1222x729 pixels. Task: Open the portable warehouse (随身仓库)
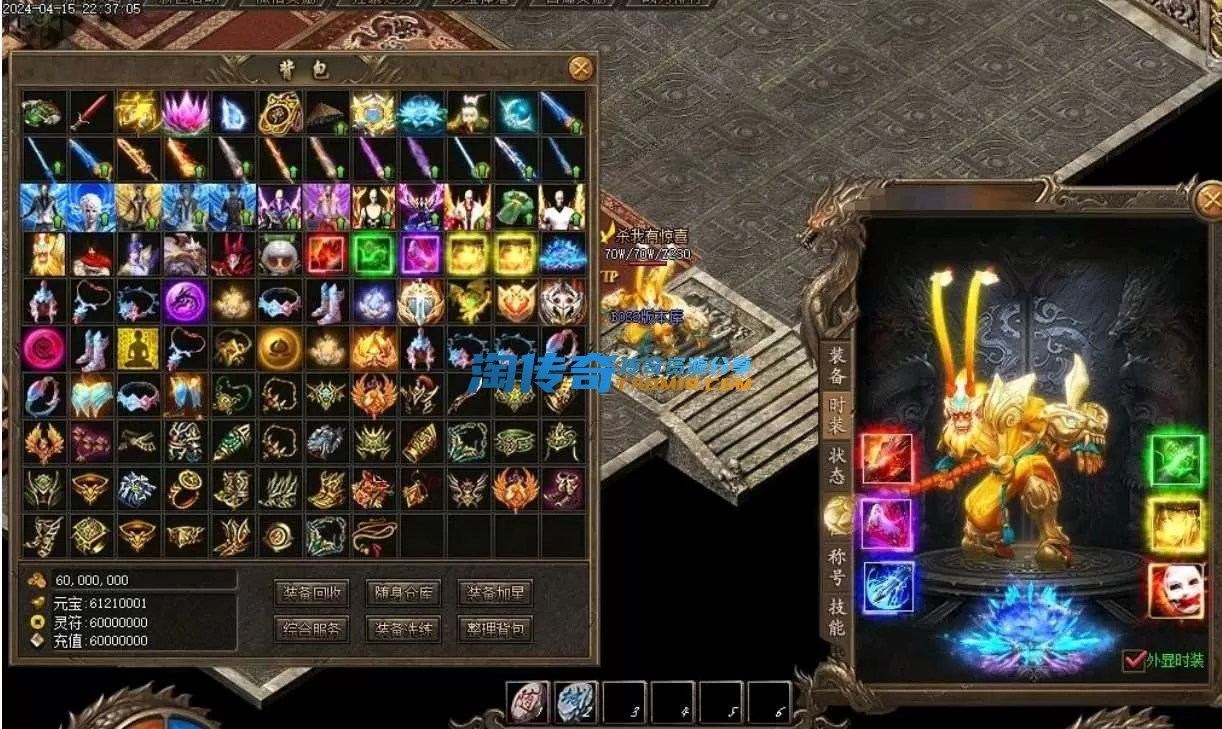(x=402, y=592)
